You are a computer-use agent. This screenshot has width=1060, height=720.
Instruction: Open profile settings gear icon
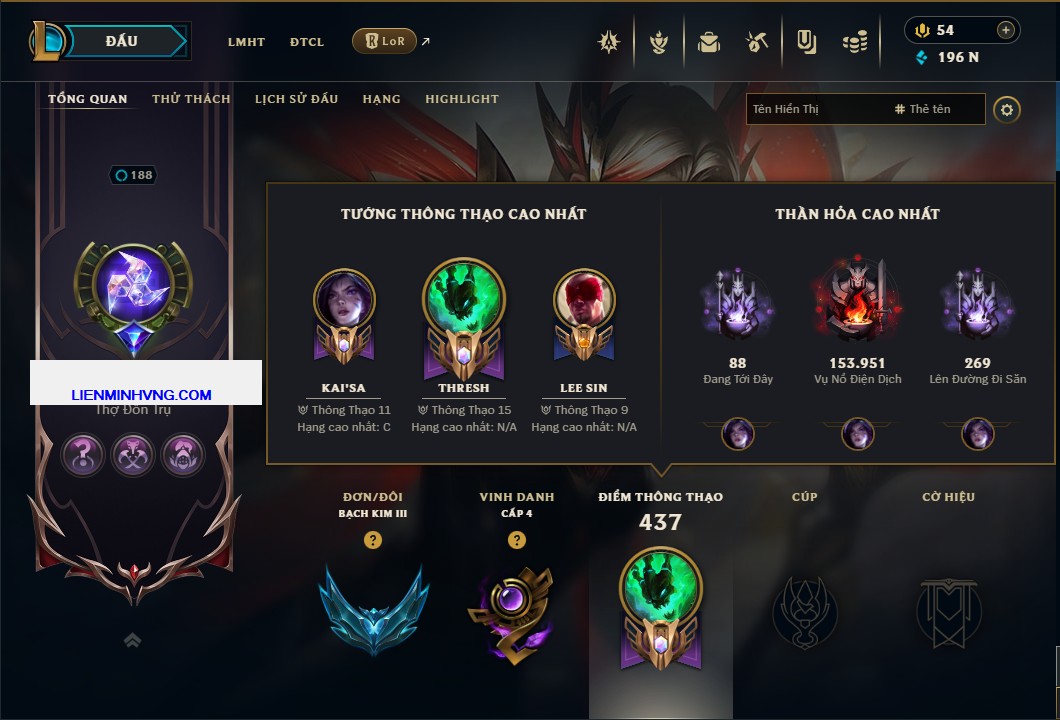pyautogui.click(x=1007, y=109)
